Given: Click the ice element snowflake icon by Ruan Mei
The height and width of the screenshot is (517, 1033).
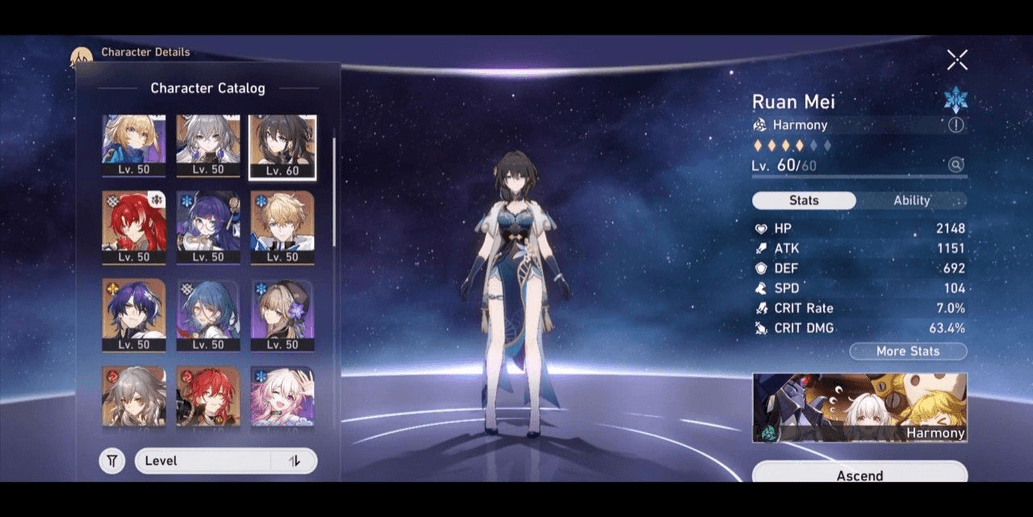Looking at the screenshot, I should pyautogui.click(x=955, y=99).
